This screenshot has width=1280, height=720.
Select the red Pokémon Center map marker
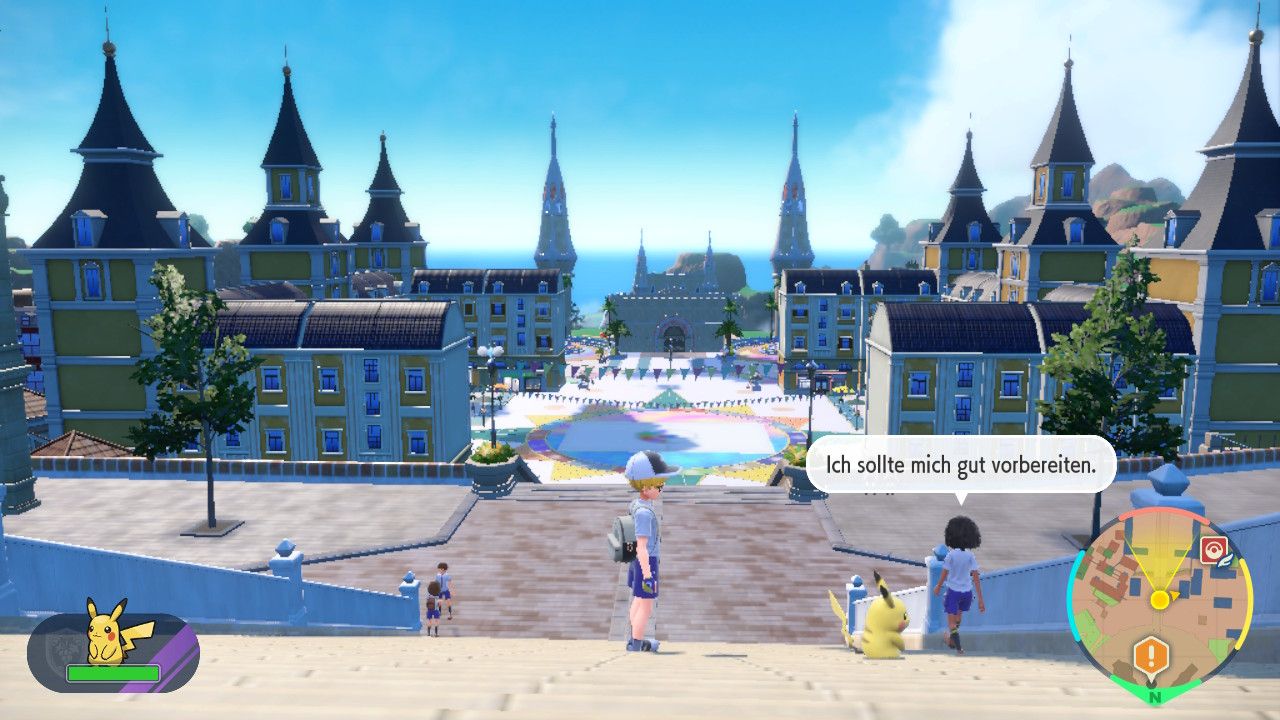tap(1213, 549)
